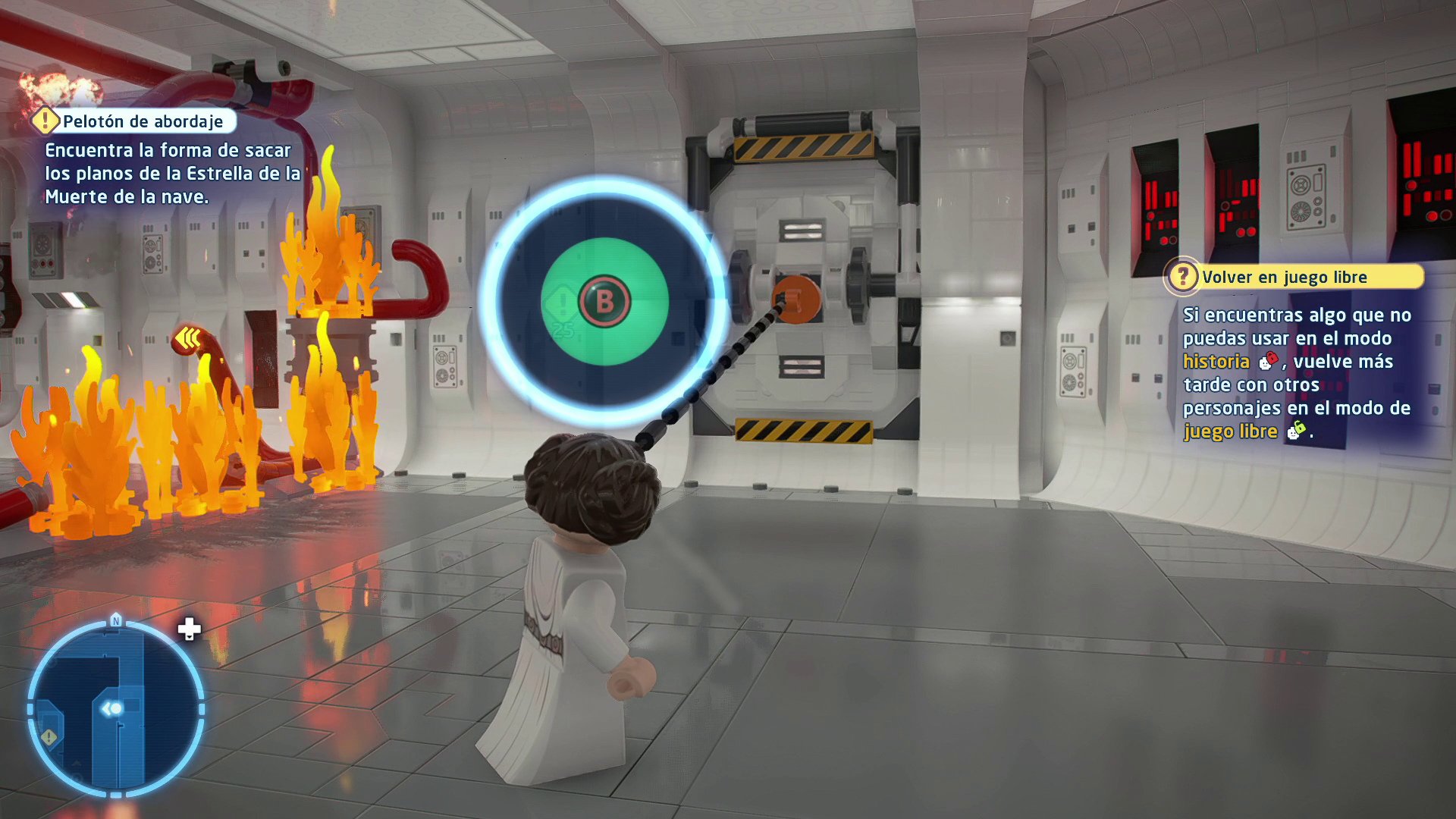Select the red controller icon after historia

[1267, 362]
